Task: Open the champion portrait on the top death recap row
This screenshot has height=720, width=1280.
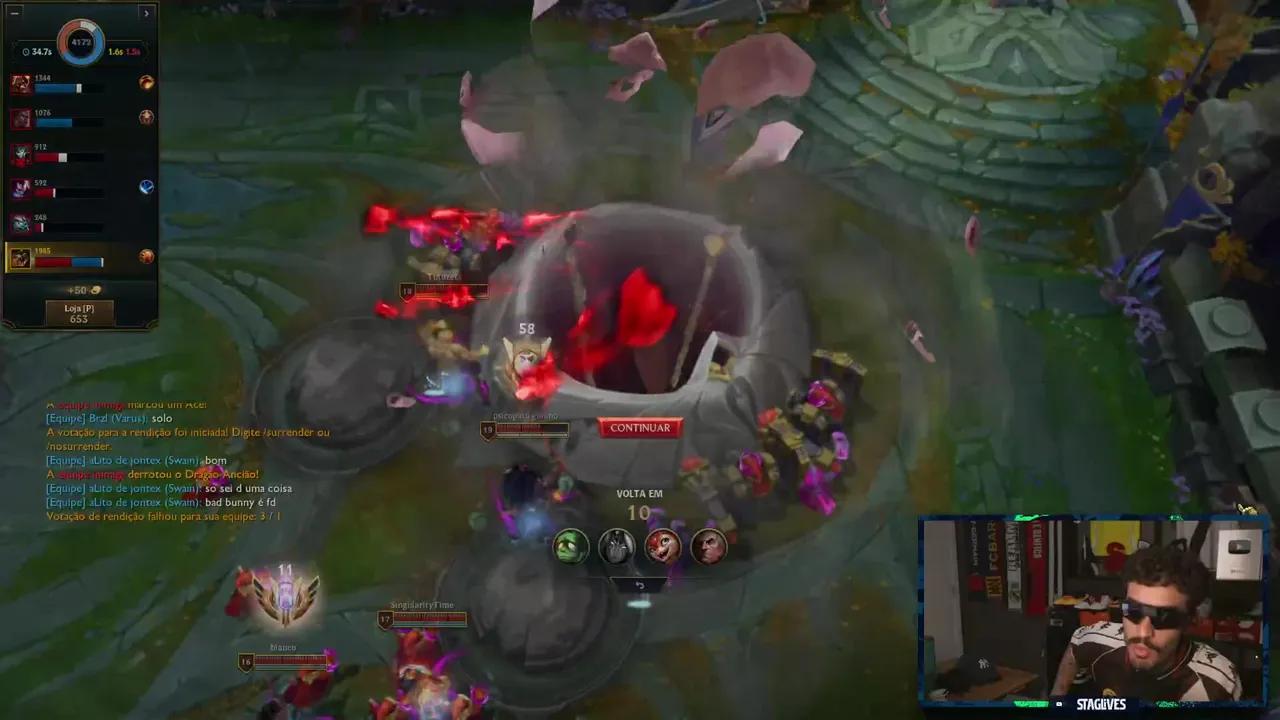Action: point(20,82)
